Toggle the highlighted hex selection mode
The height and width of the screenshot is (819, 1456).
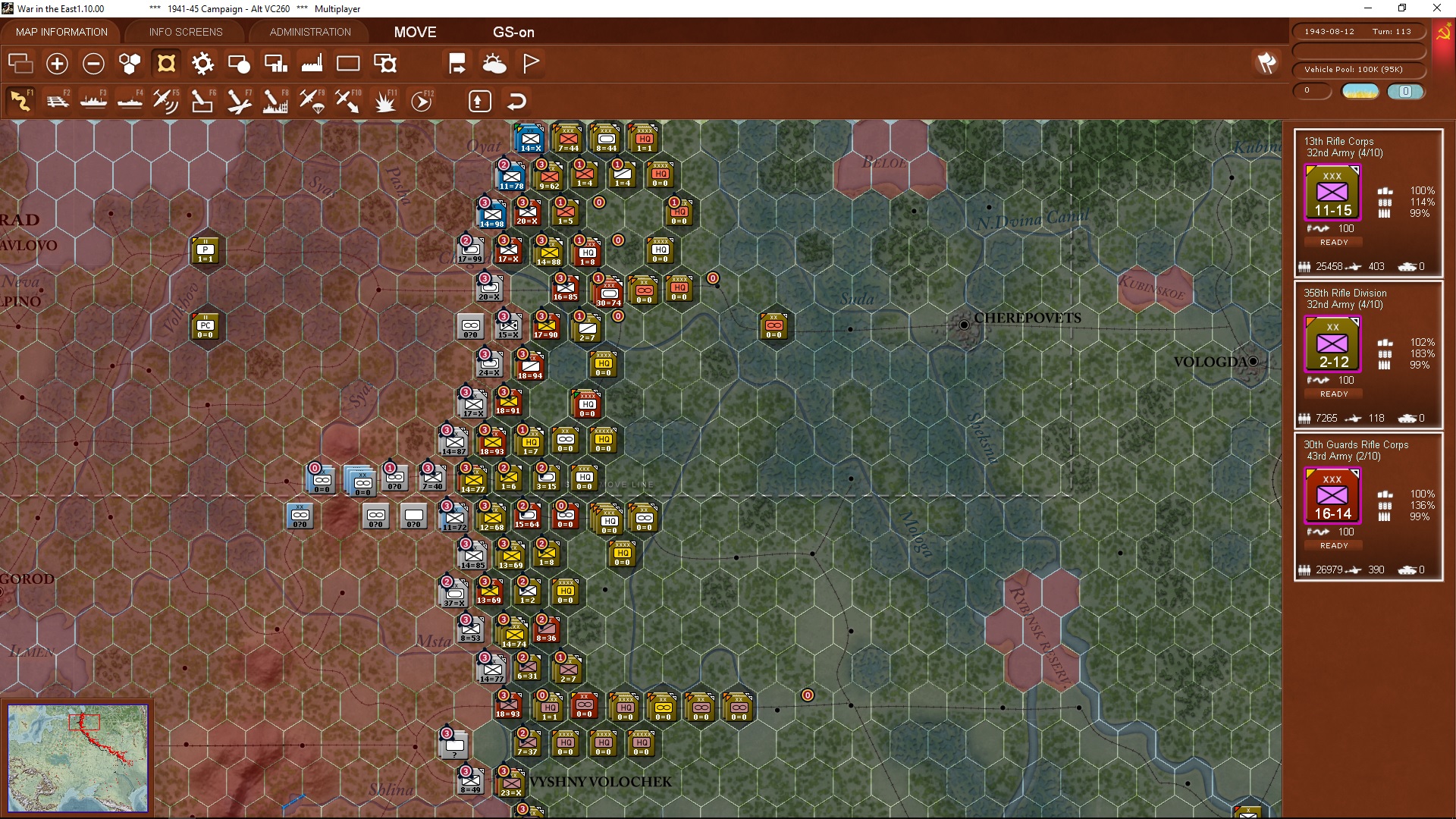(166, 64)
